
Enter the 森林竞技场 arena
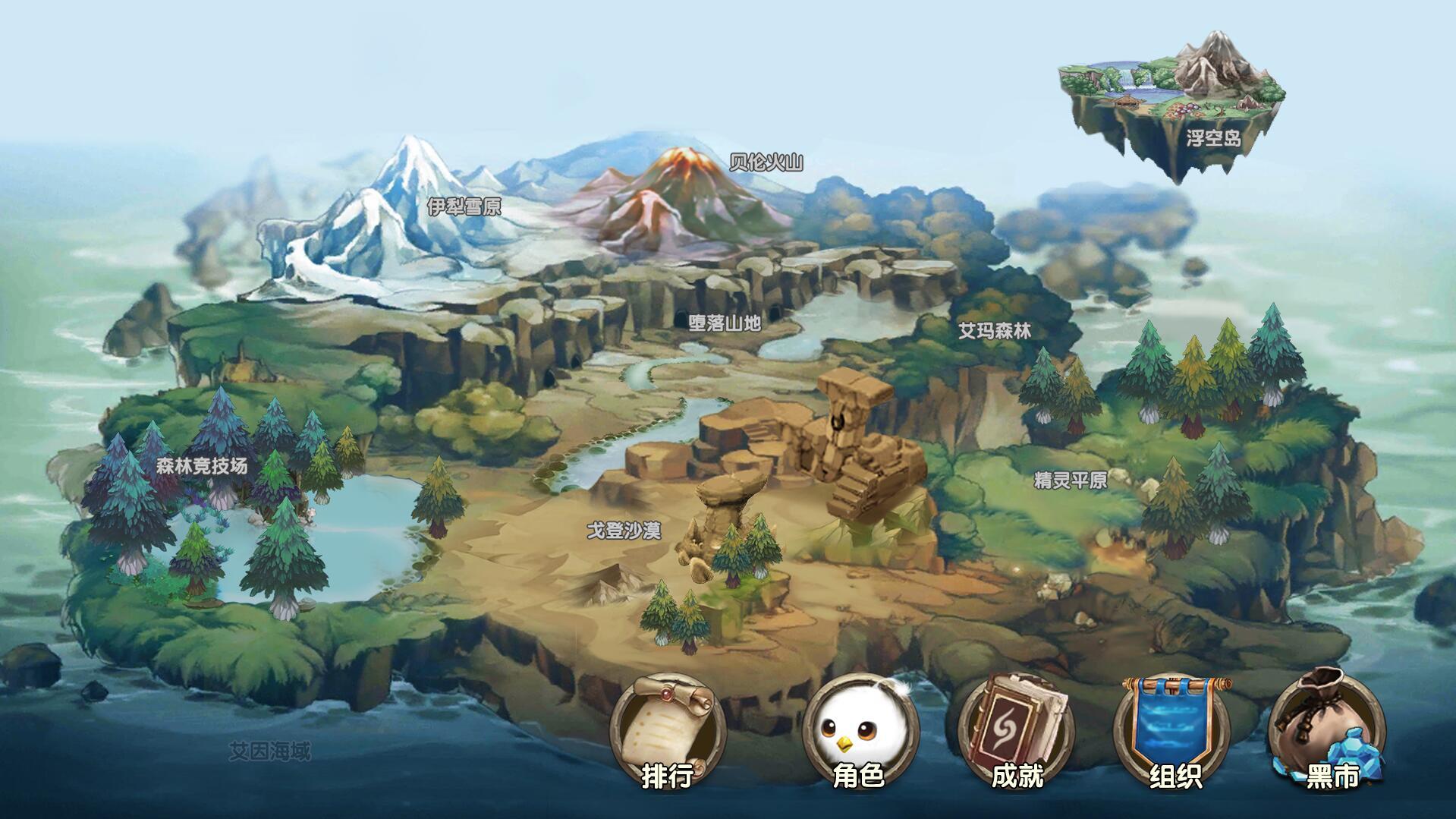(202, 465)
